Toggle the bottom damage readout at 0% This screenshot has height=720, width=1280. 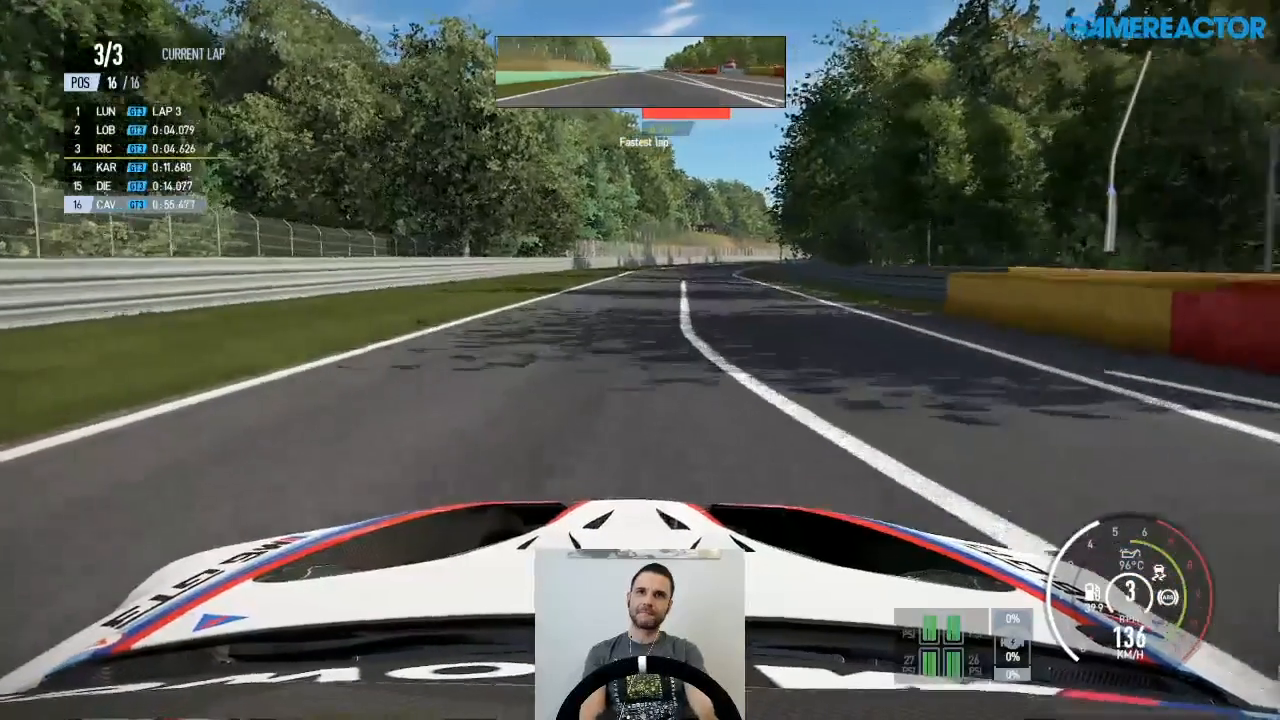point(1013,674)
